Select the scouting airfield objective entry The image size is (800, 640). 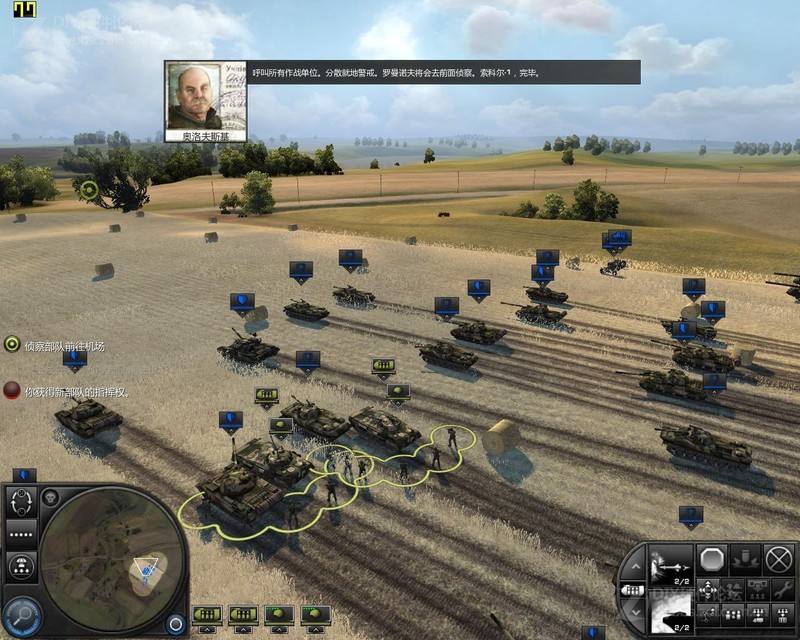pos(58,346)
